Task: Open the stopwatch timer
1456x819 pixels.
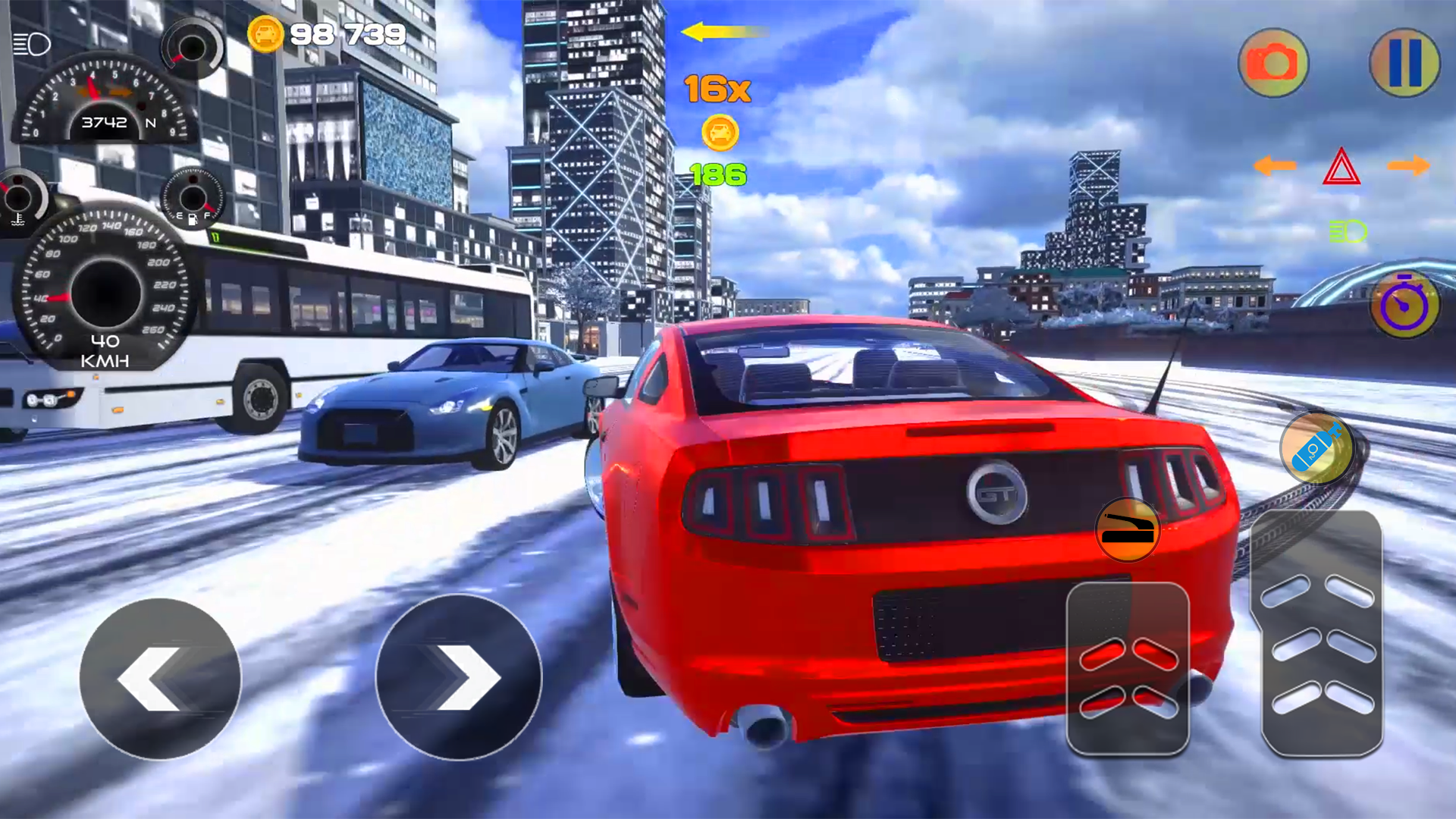Action: [1404, 304]
